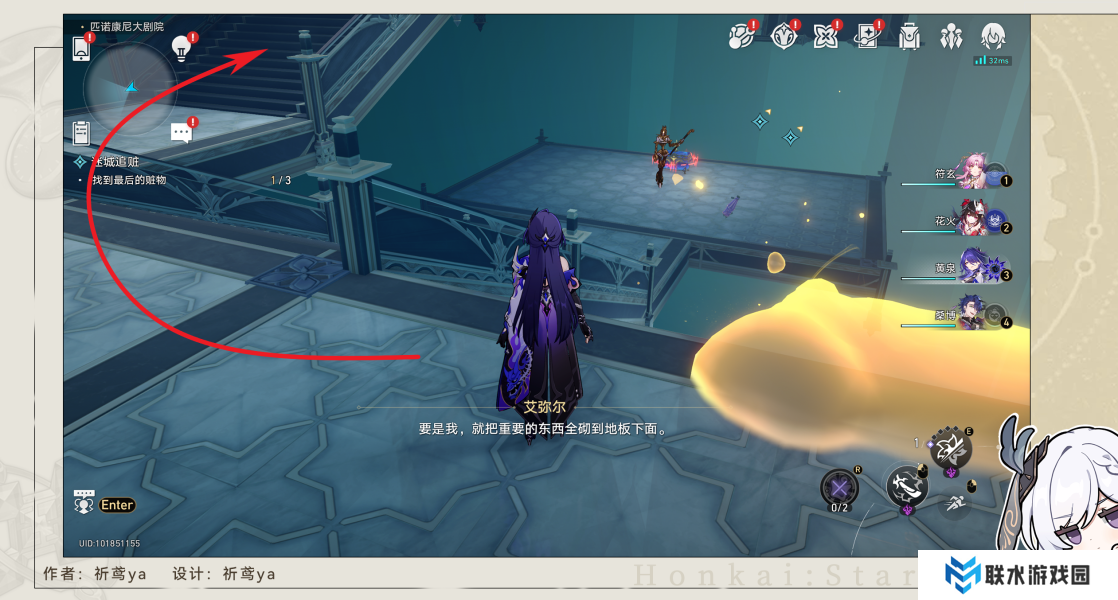Open the four-petal flower event icon
This screenshot has width=1118, height=600.
pos(826,37)
